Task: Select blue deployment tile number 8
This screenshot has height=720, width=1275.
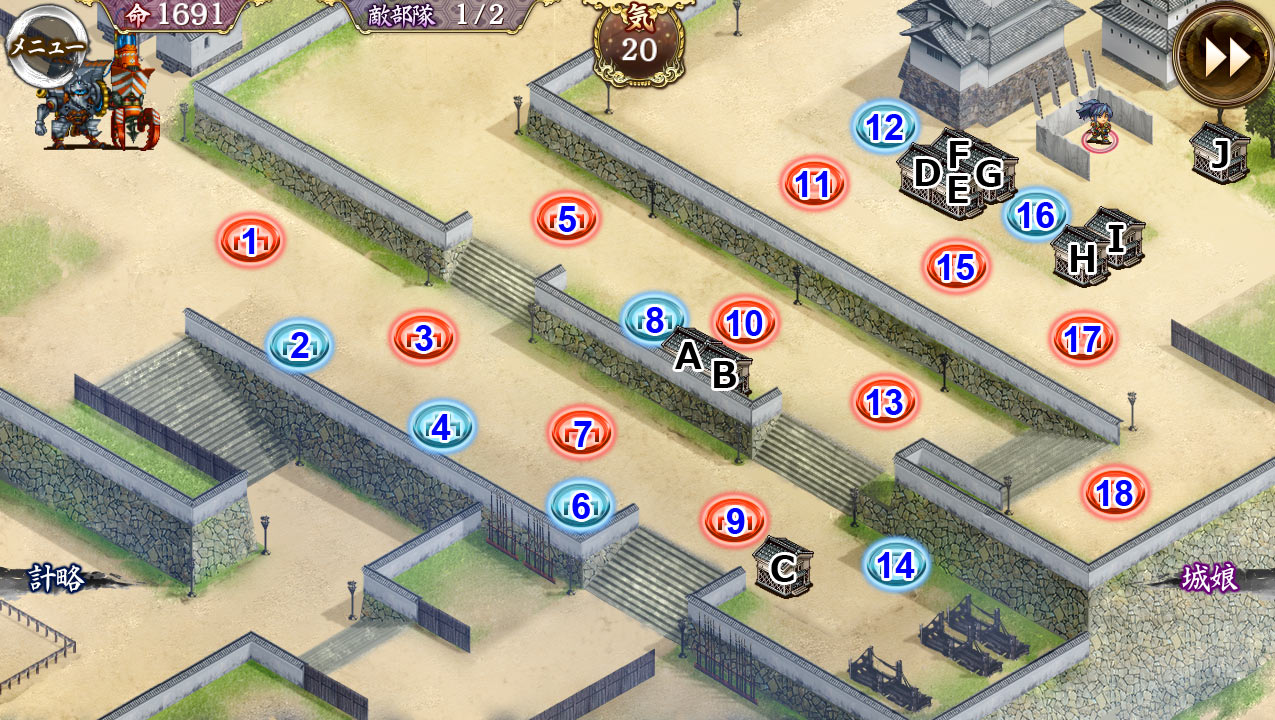Action: [x=654, y=320]
